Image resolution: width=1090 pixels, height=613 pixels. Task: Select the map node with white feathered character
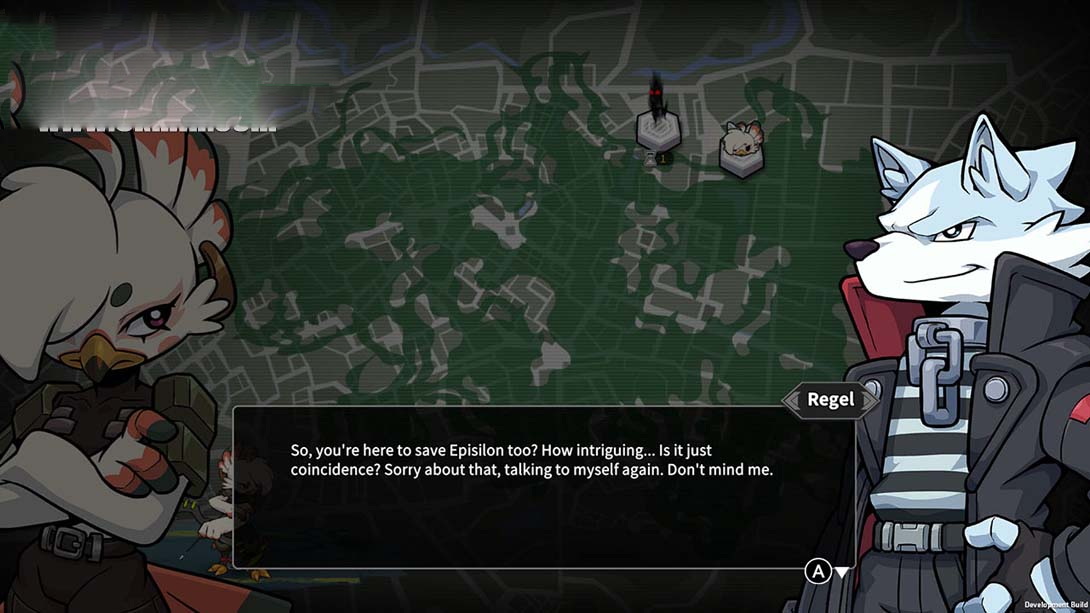tap(742, 149)
